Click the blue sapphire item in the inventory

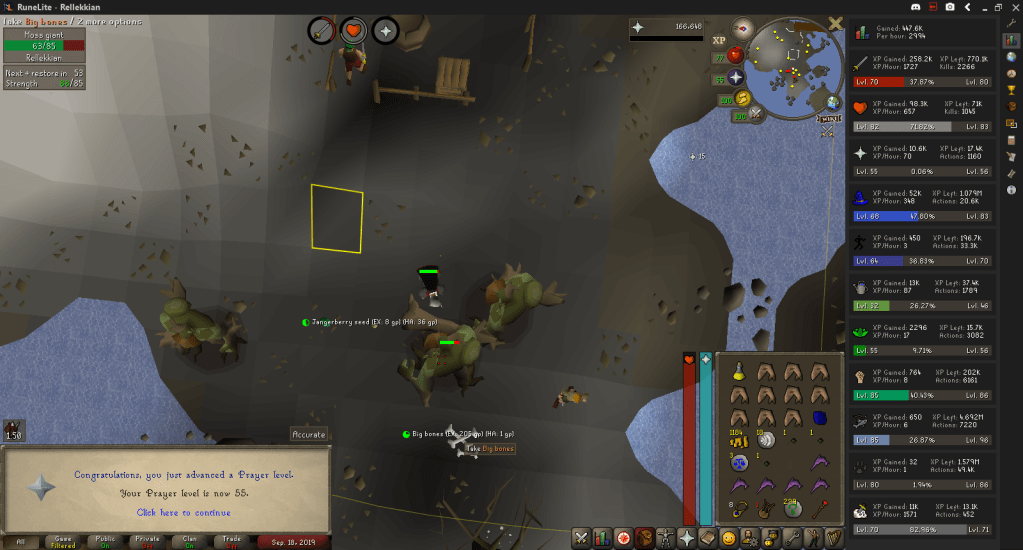coord(819,417)
